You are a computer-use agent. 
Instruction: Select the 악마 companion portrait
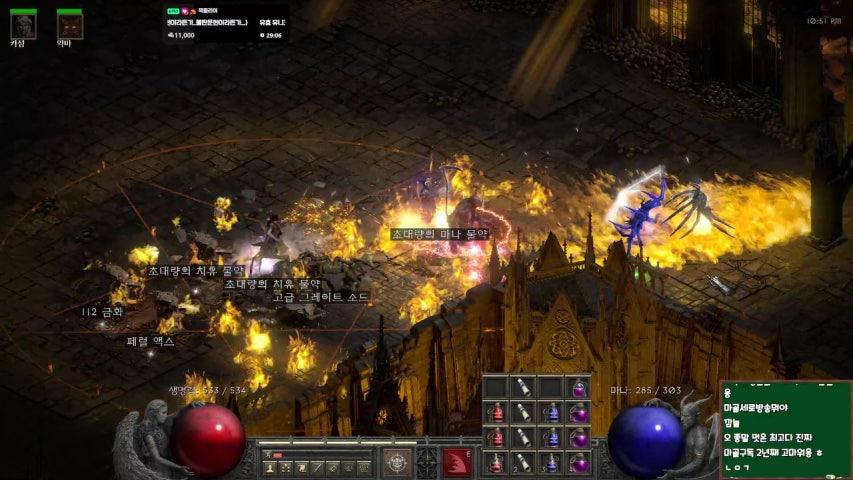click(69, 23)
